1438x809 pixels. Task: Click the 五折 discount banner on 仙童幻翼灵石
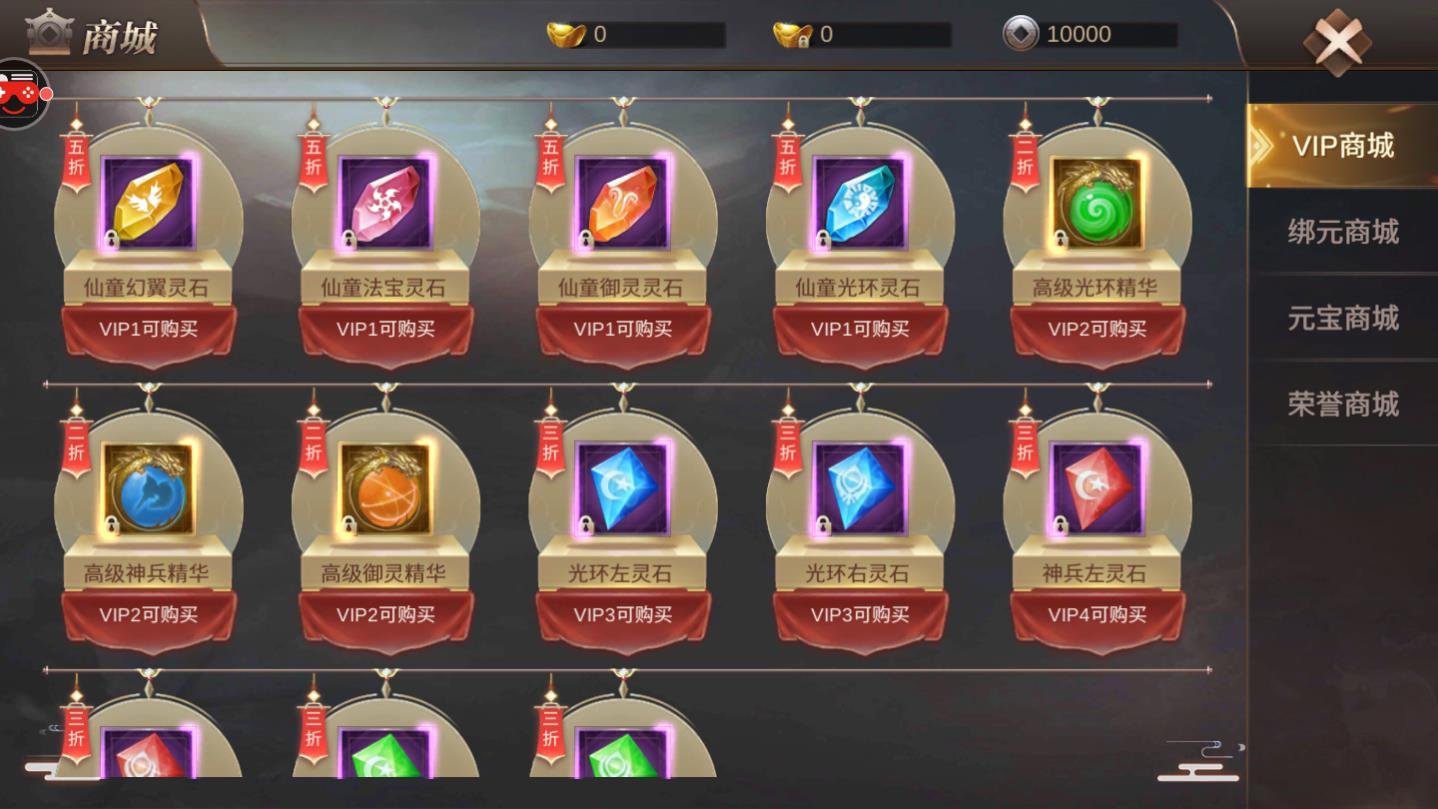click(75, 163)
